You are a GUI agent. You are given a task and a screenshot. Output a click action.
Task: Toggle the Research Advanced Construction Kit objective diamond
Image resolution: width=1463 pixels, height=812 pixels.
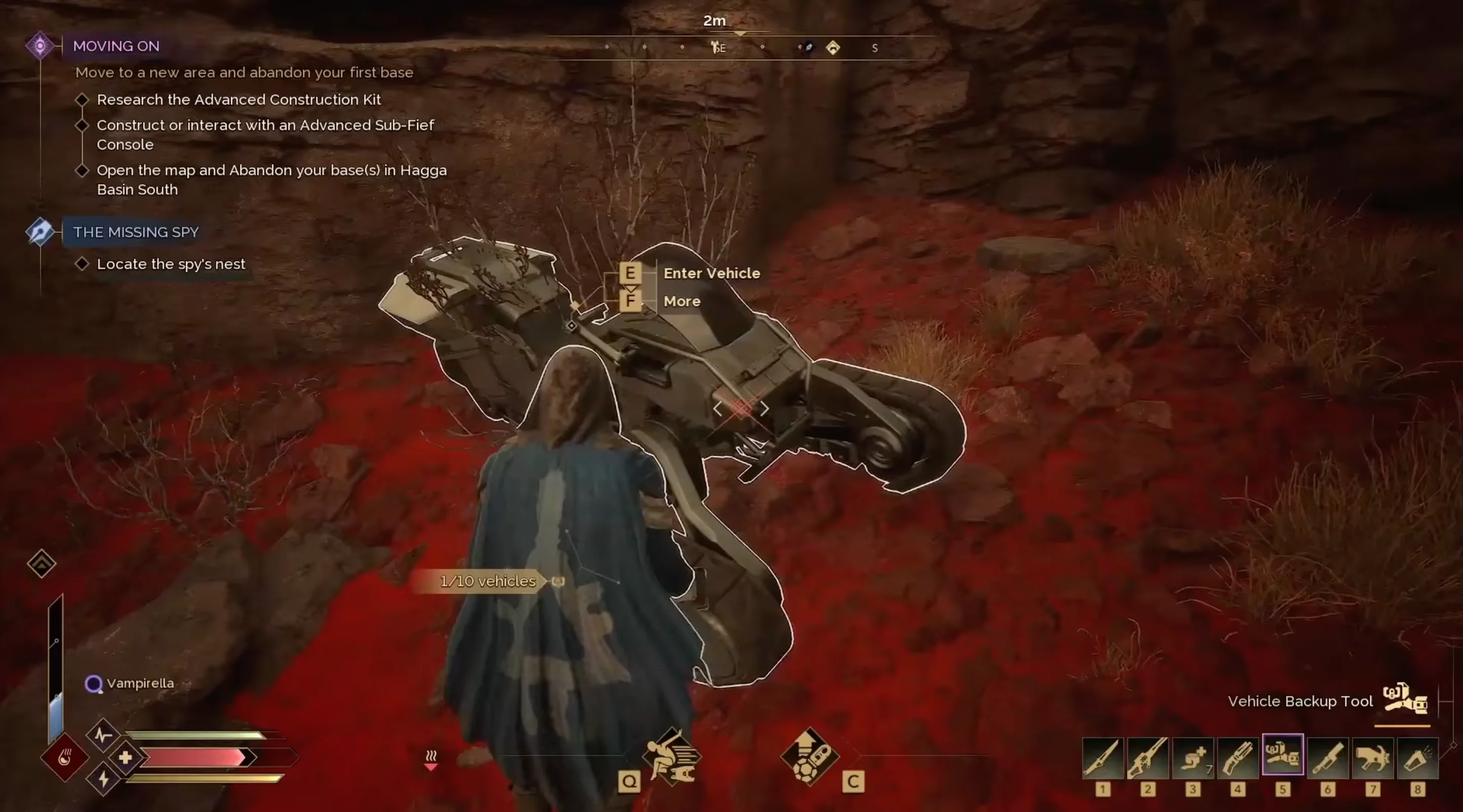[83, 99]
